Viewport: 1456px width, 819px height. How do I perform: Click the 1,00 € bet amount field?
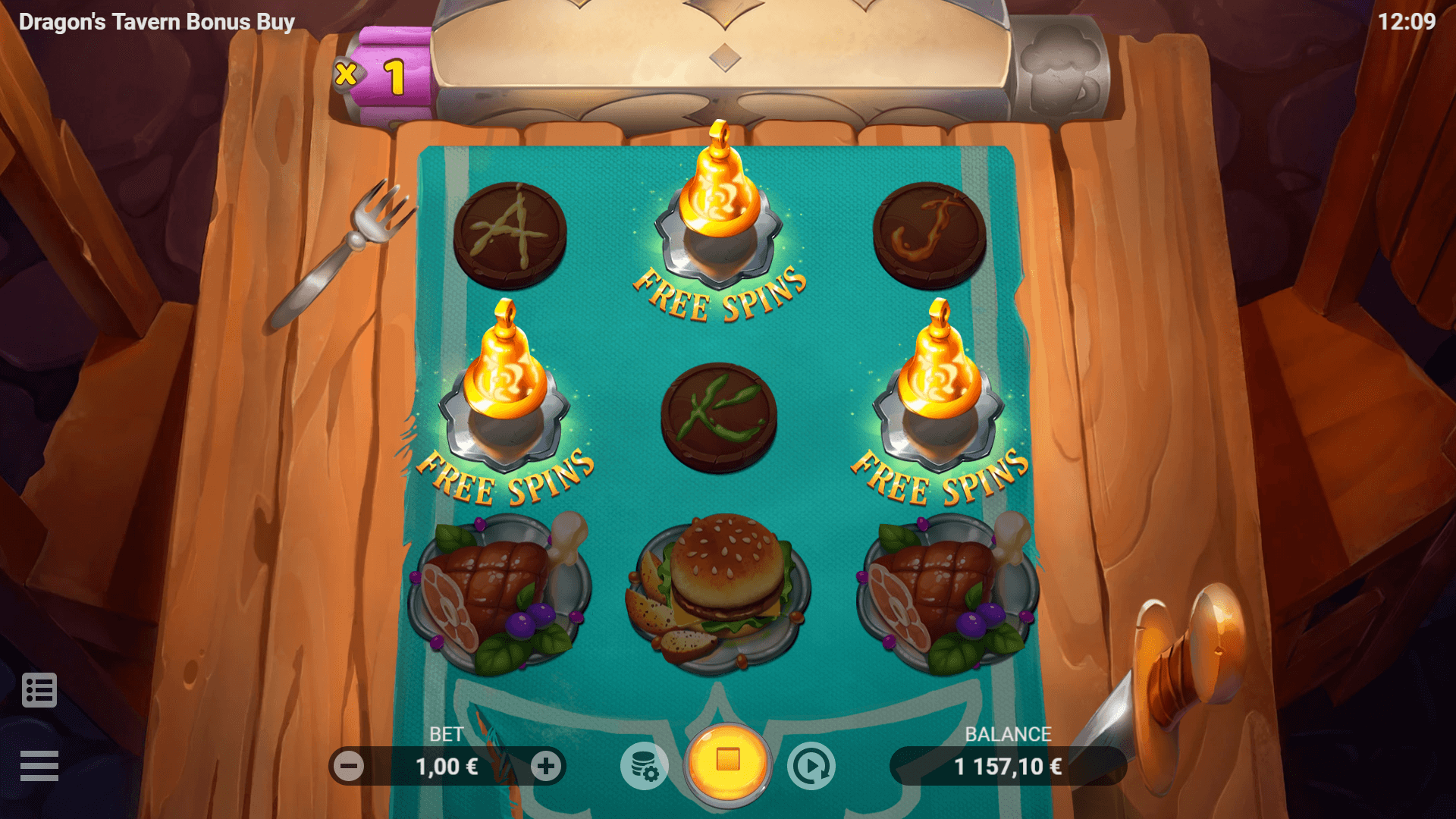(447, 767)
